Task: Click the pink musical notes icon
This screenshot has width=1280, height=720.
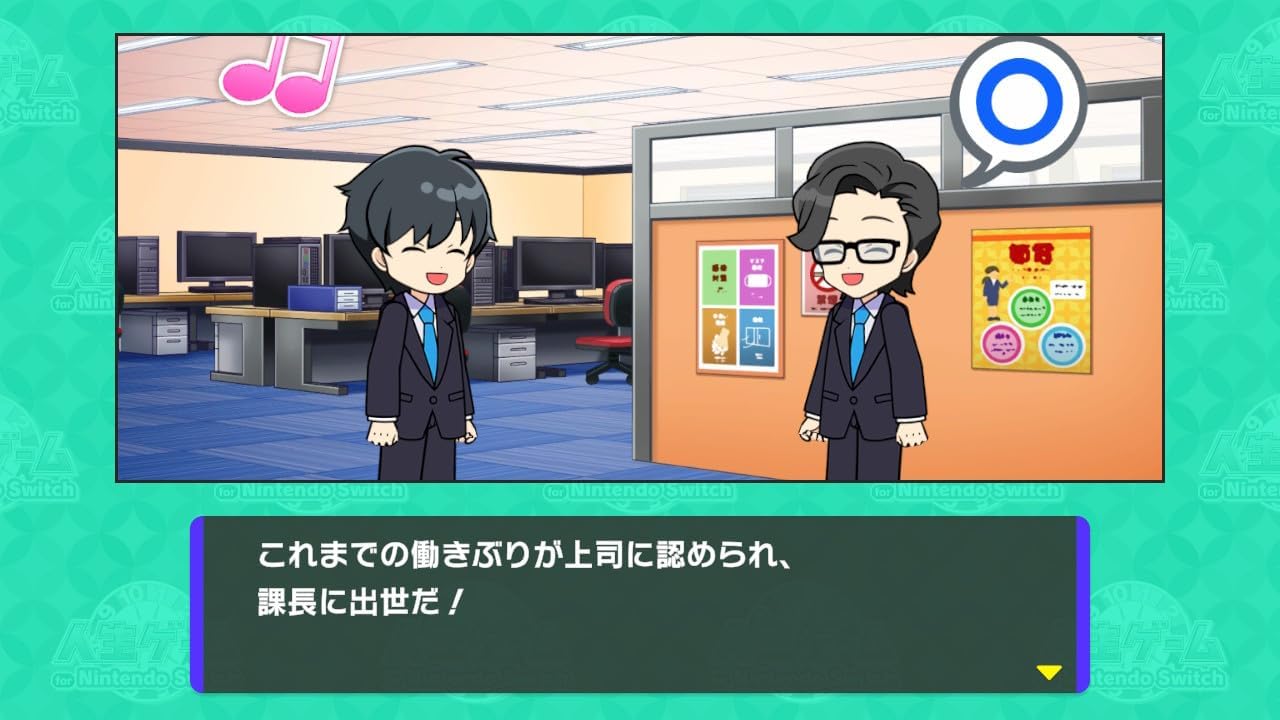Action: click(x=283, y=72)
